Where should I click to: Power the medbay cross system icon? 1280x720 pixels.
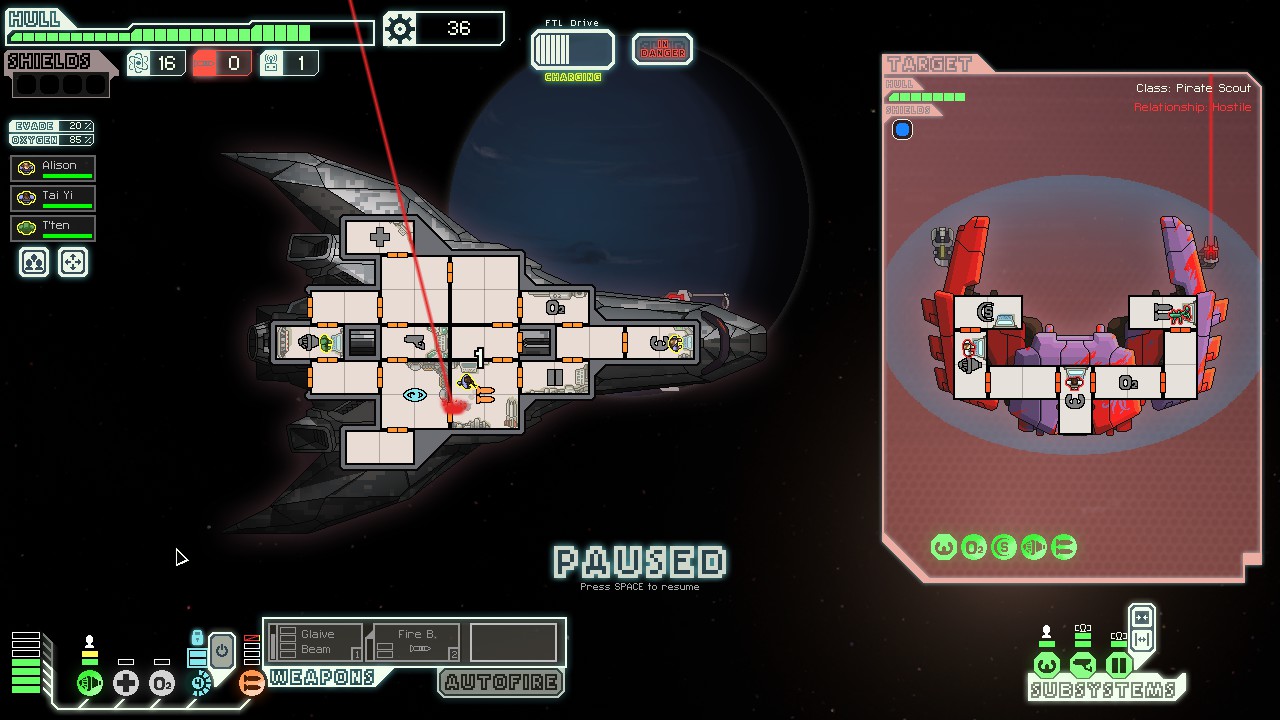pos(126,683)
